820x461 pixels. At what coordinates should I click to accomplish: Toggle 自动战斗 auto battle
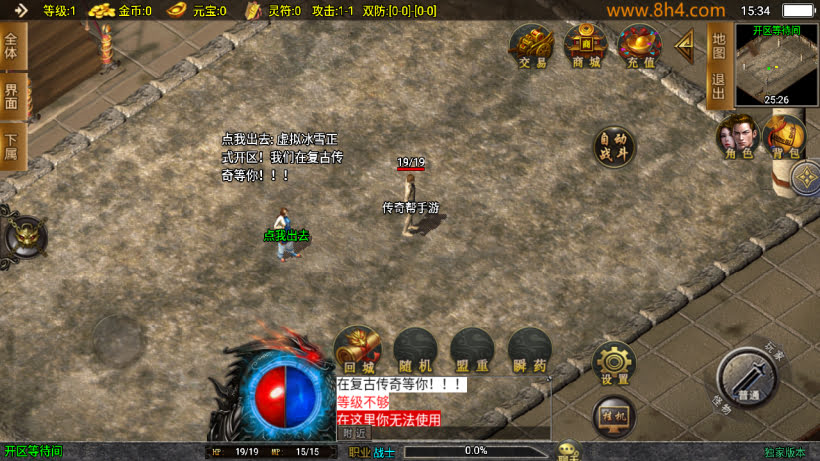pyautogui.click(x=614, y=146)
